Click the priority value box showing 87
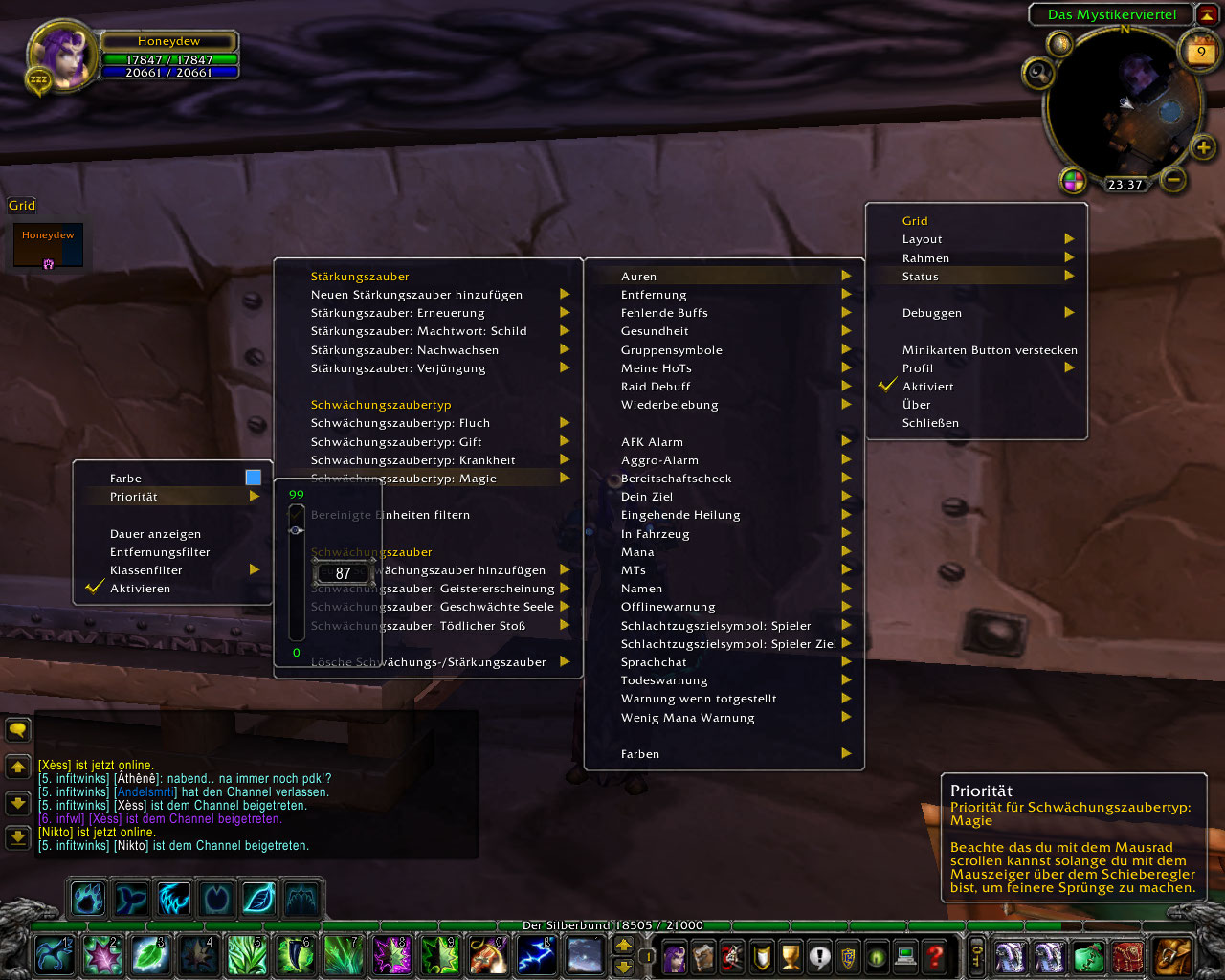 click(x=343, y=573)
